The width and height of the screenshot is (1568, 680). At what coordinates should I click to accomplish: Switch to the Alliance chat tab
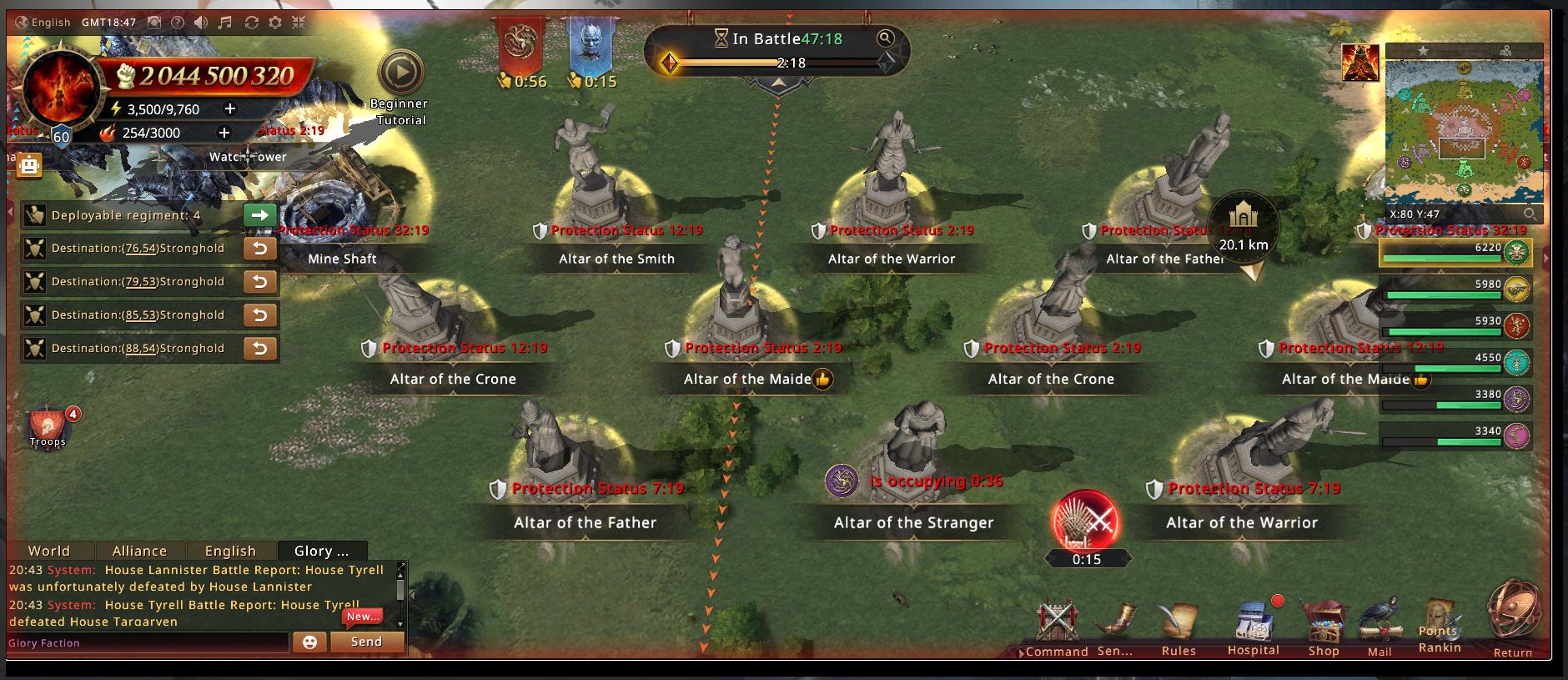pyautogui.click(x=139, y=551)
